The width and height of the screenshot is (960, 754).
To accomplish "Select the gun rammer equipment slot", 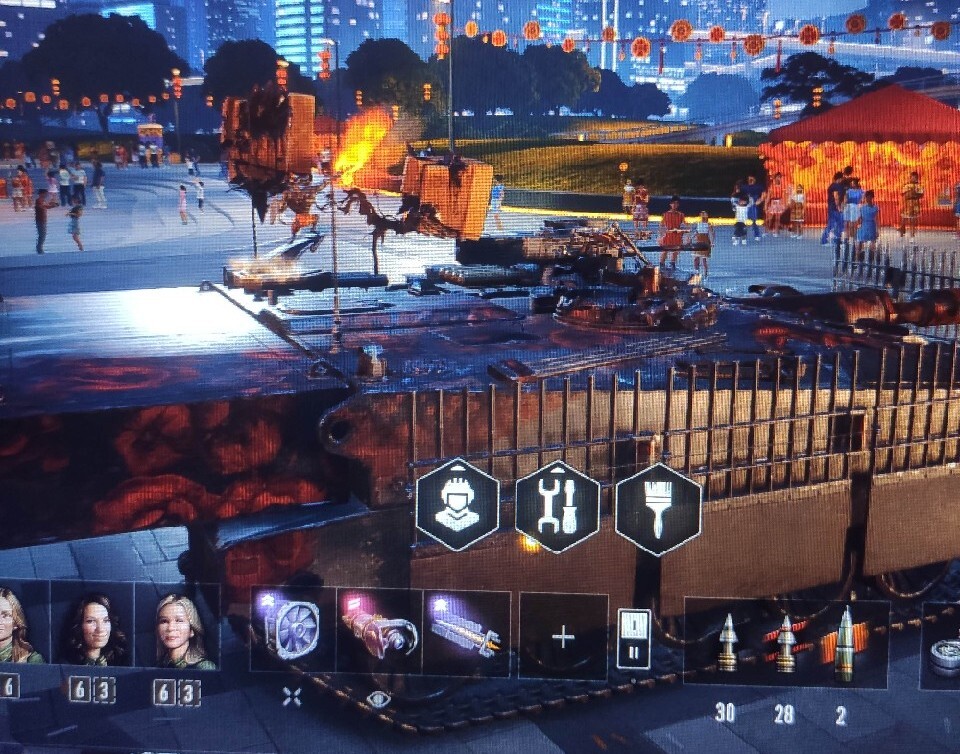I will (x=379, y=633).
